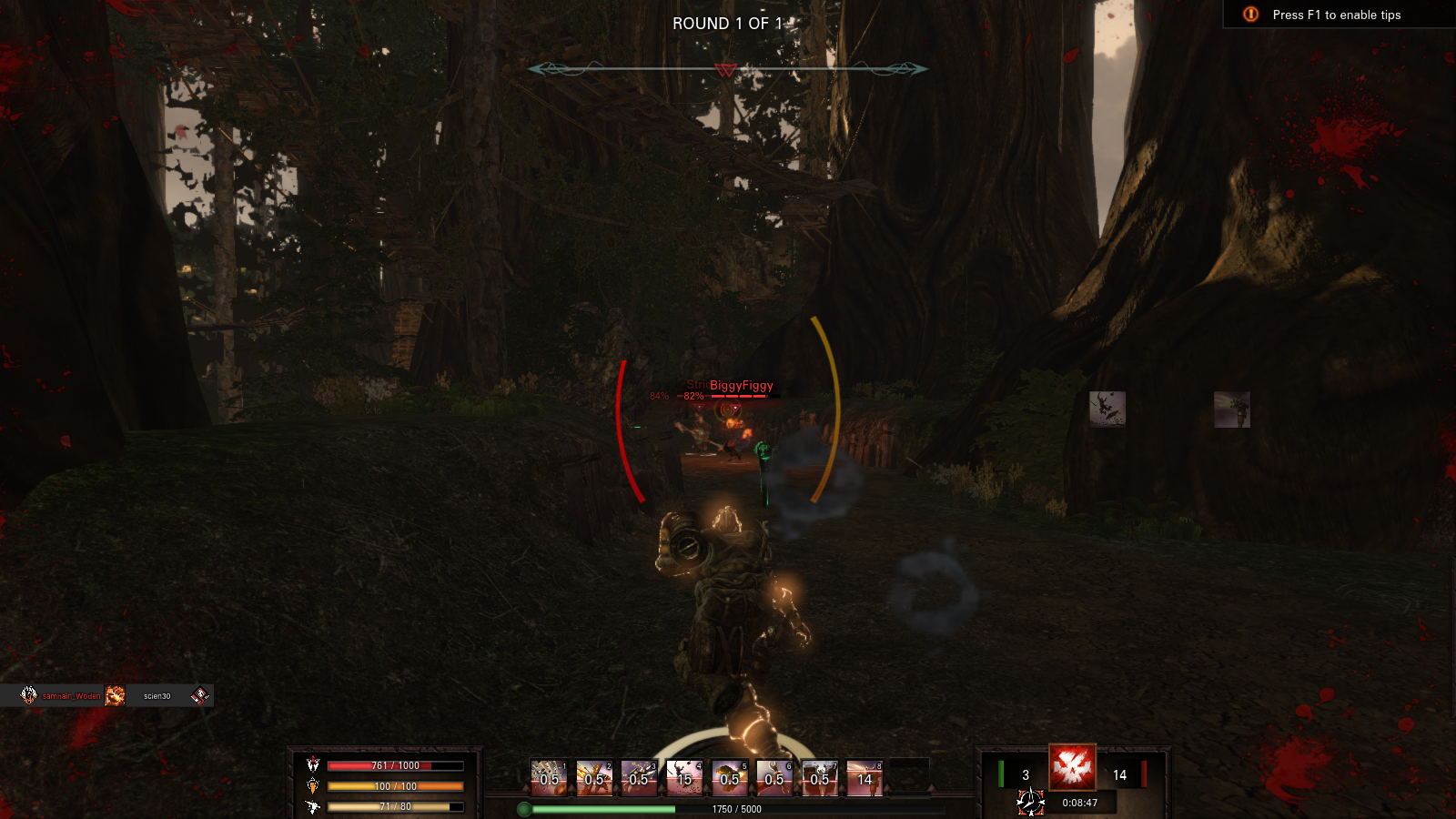Viewport: 1456px width, 819px height.
Task: Activate the ability in hotbar slot 8
Action: [x=864, y=778]
